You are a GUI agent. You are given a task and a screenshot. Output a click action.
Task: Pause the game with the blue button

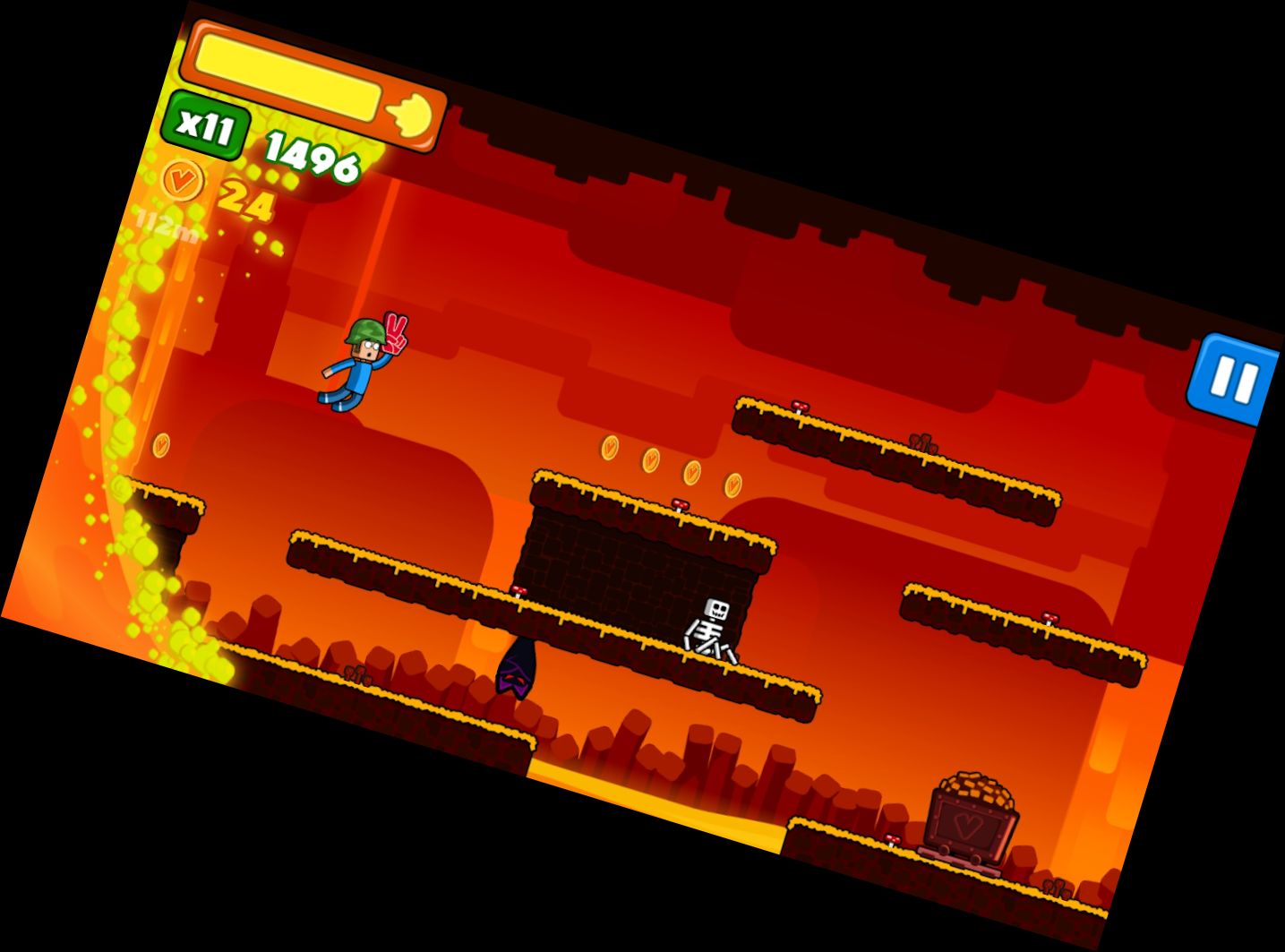1233,381
